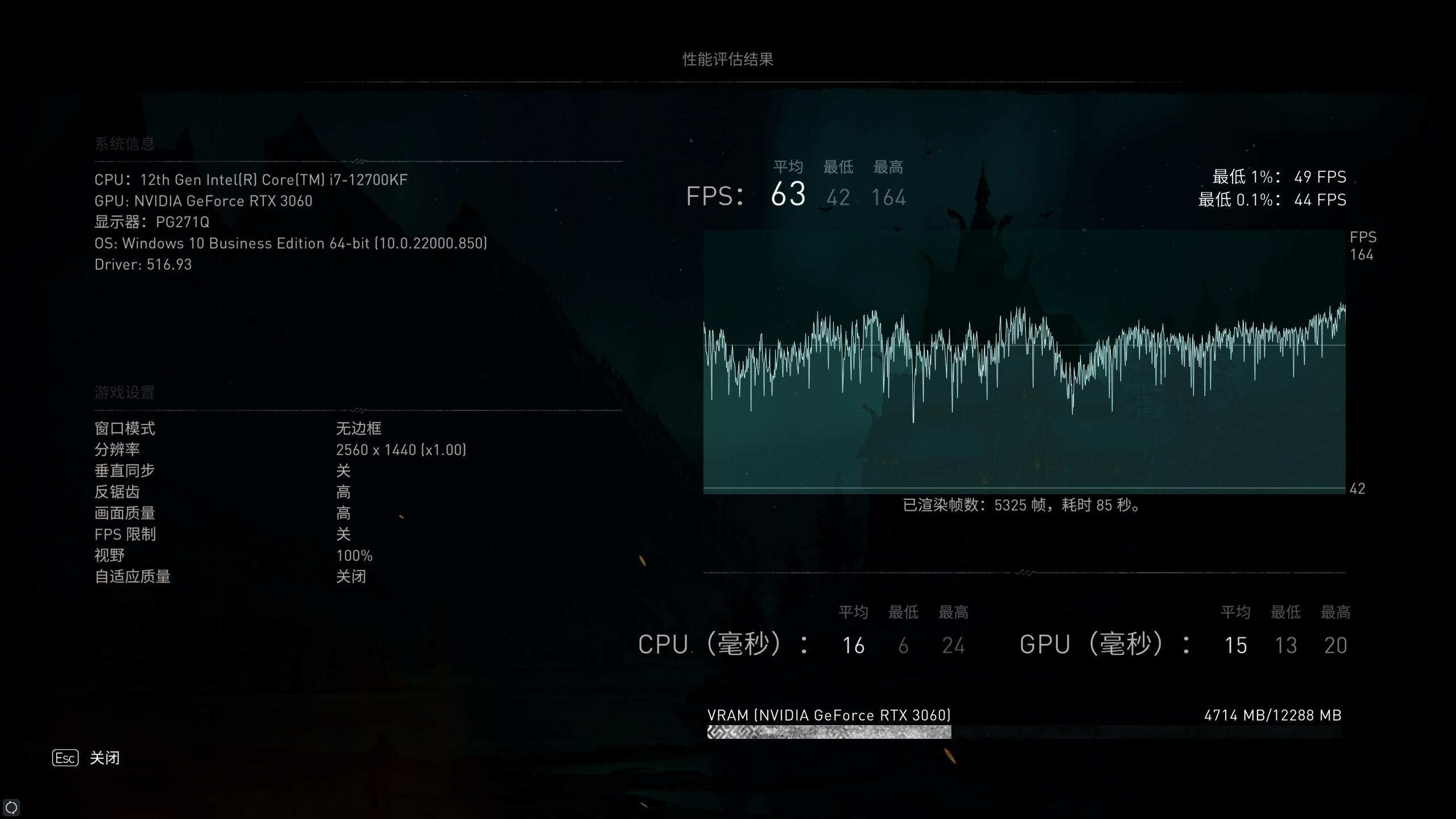Image resolution: width=1456 pixels, height=819 pixels.
Task: Open the 分辨率 option showing 2560 x 1440
Action: pos(401,449)
